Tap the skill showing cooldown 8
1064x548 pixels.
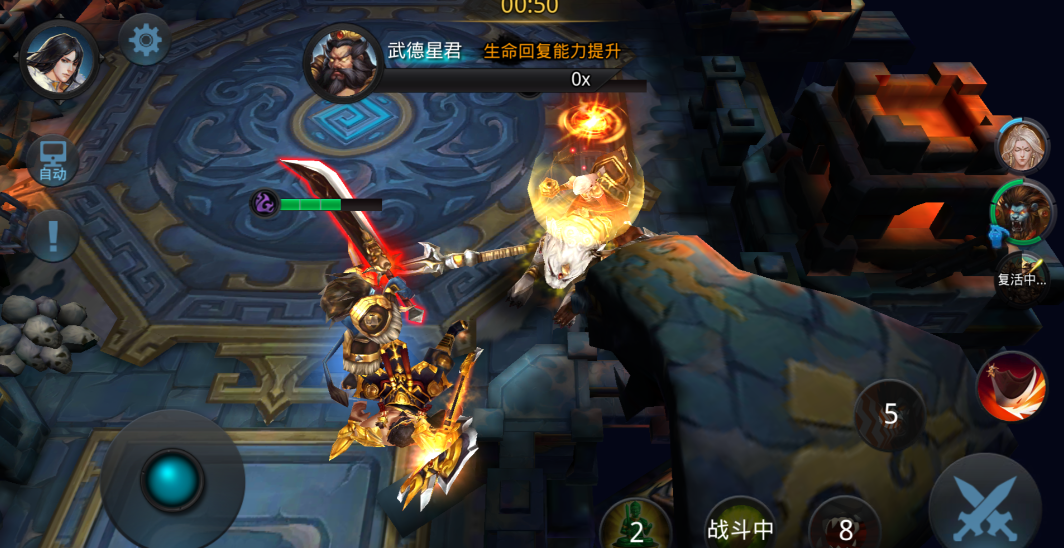846,526
